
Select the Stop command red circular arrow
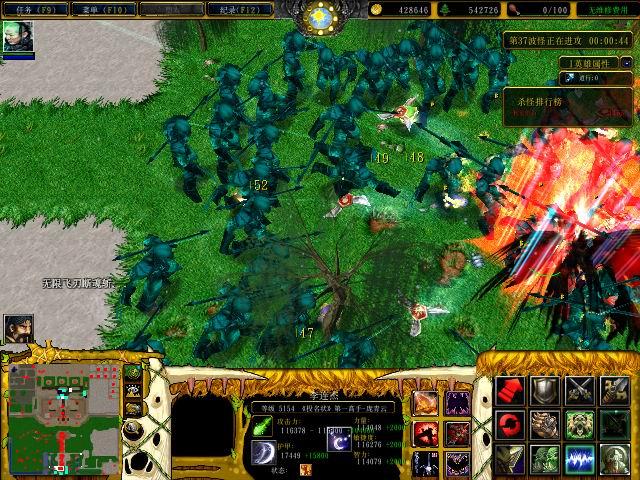(x=510, y=425)
